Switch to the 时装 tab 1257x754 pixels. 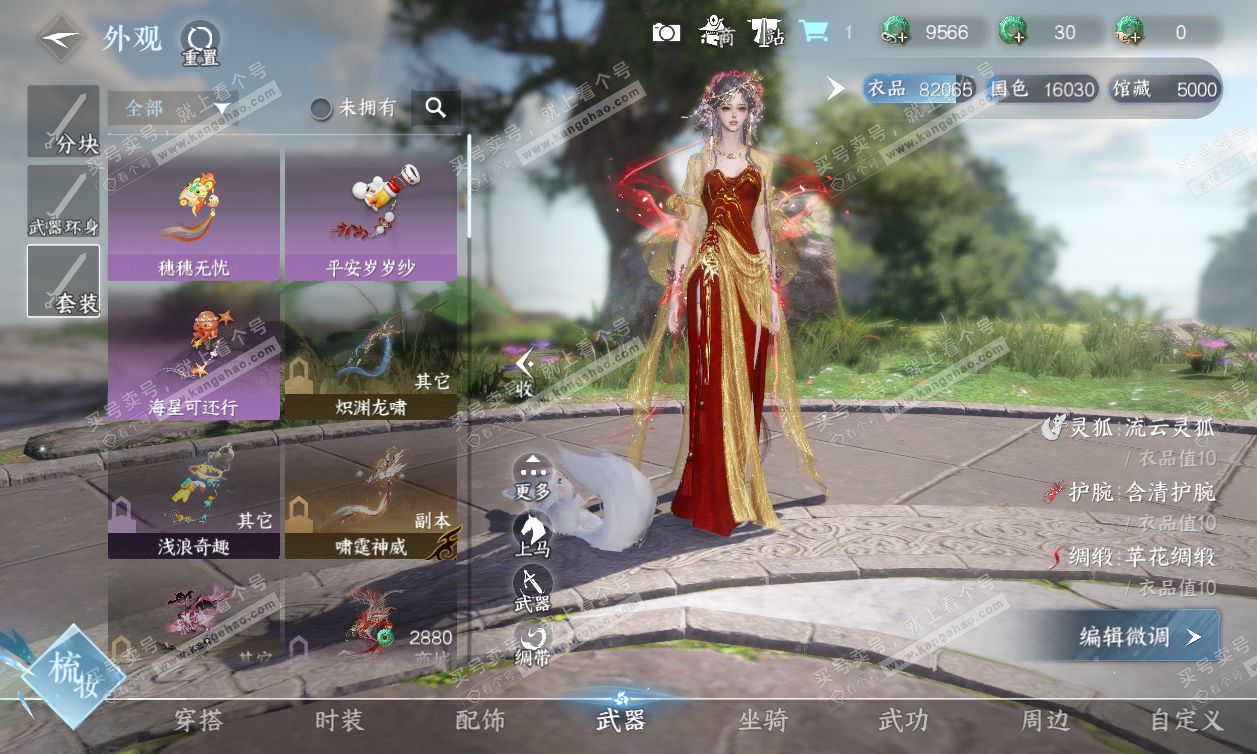[x=339, y=720]
